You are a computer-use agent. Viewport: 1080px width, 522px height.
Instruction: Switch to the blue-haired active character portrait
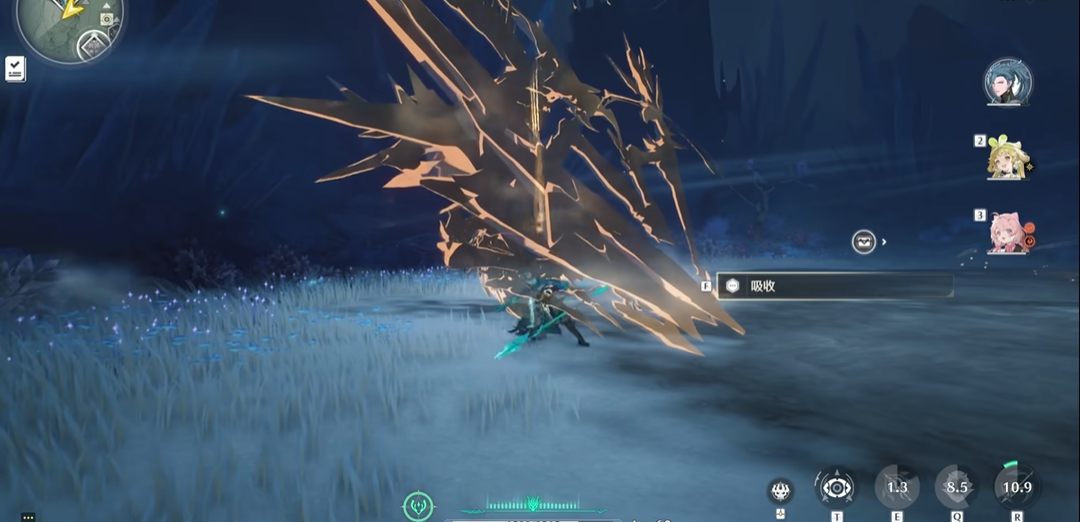1006,83
